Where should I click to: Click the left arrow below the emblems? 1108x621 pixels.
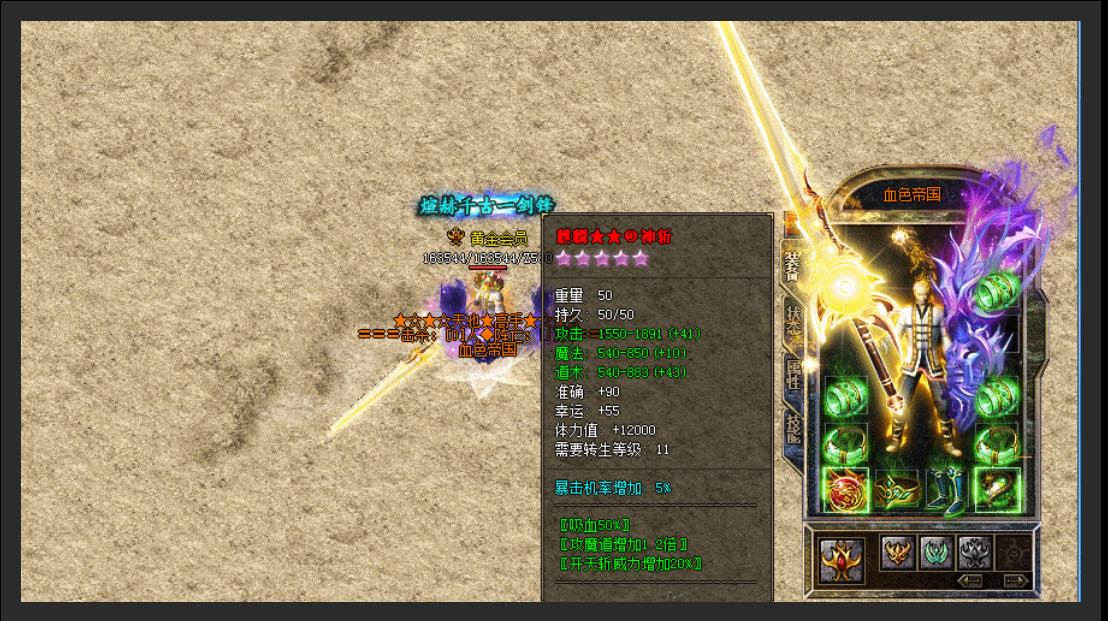coord(969,580)
